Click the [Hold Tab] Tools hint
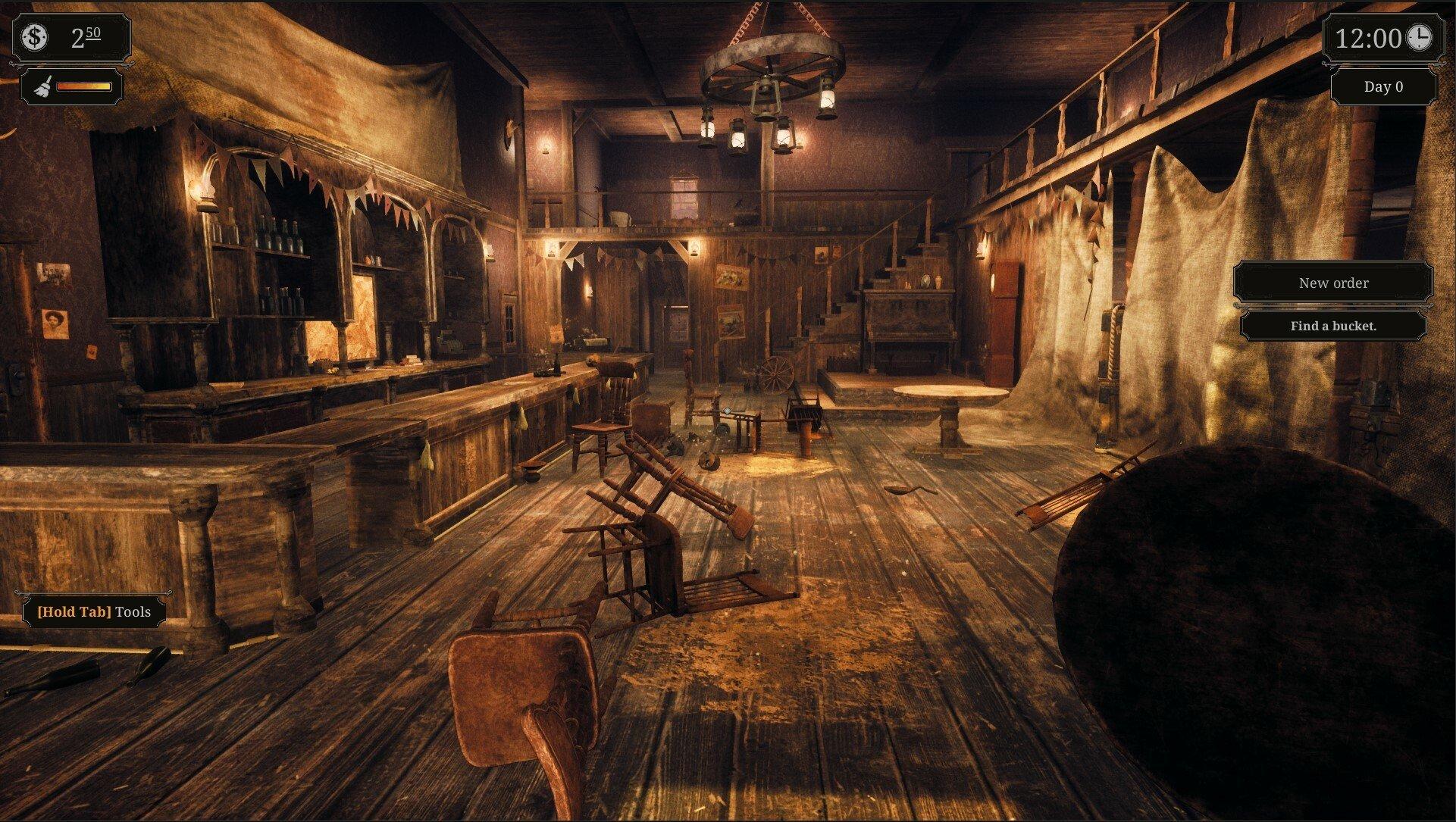This screenshot has width=1456, height=822. click(x=93, y=611)
